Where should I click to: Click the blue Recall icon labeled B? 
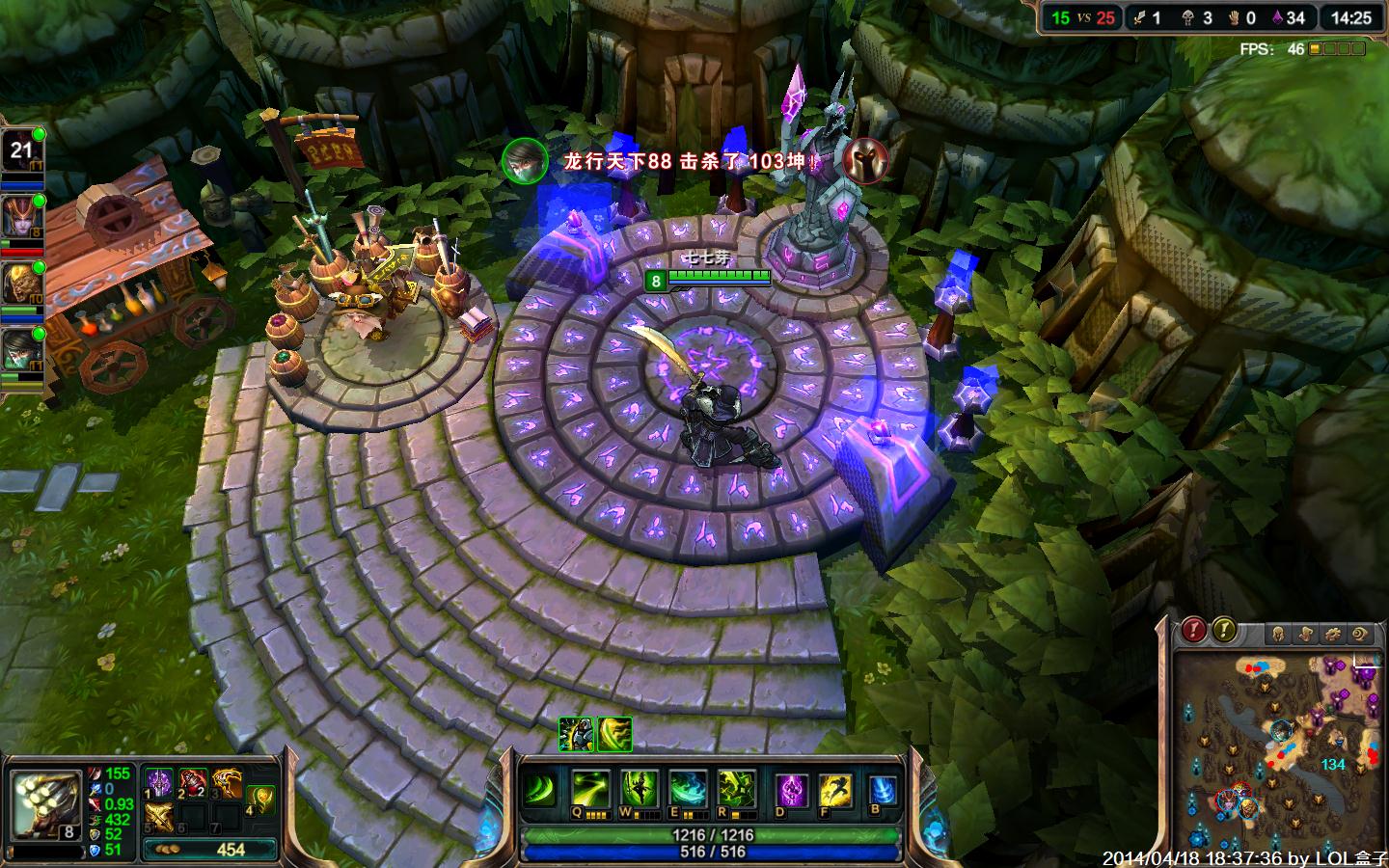pos(882,791)
